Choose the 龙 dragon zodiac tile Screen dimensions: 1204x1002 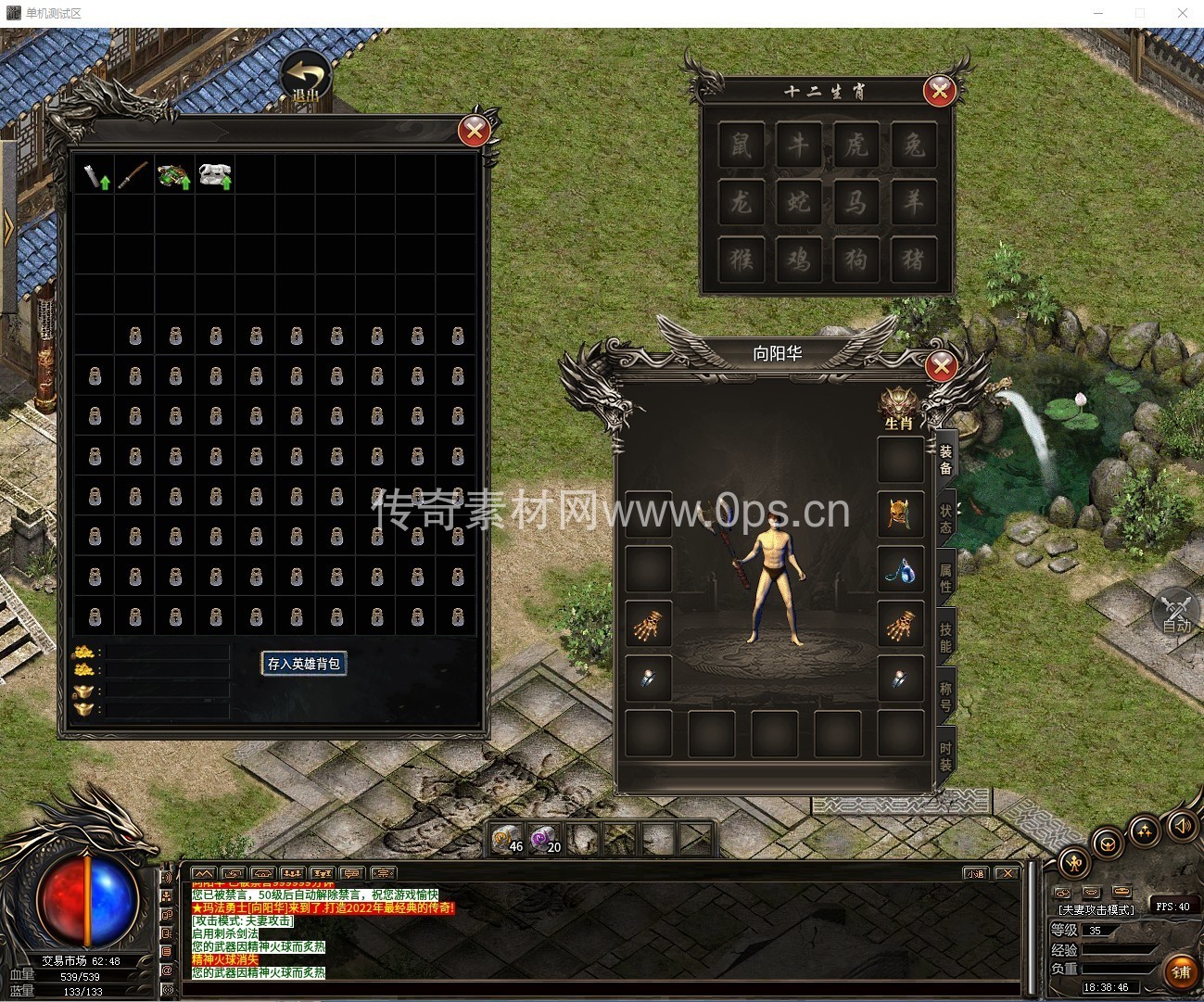click(x=741, y=202)
